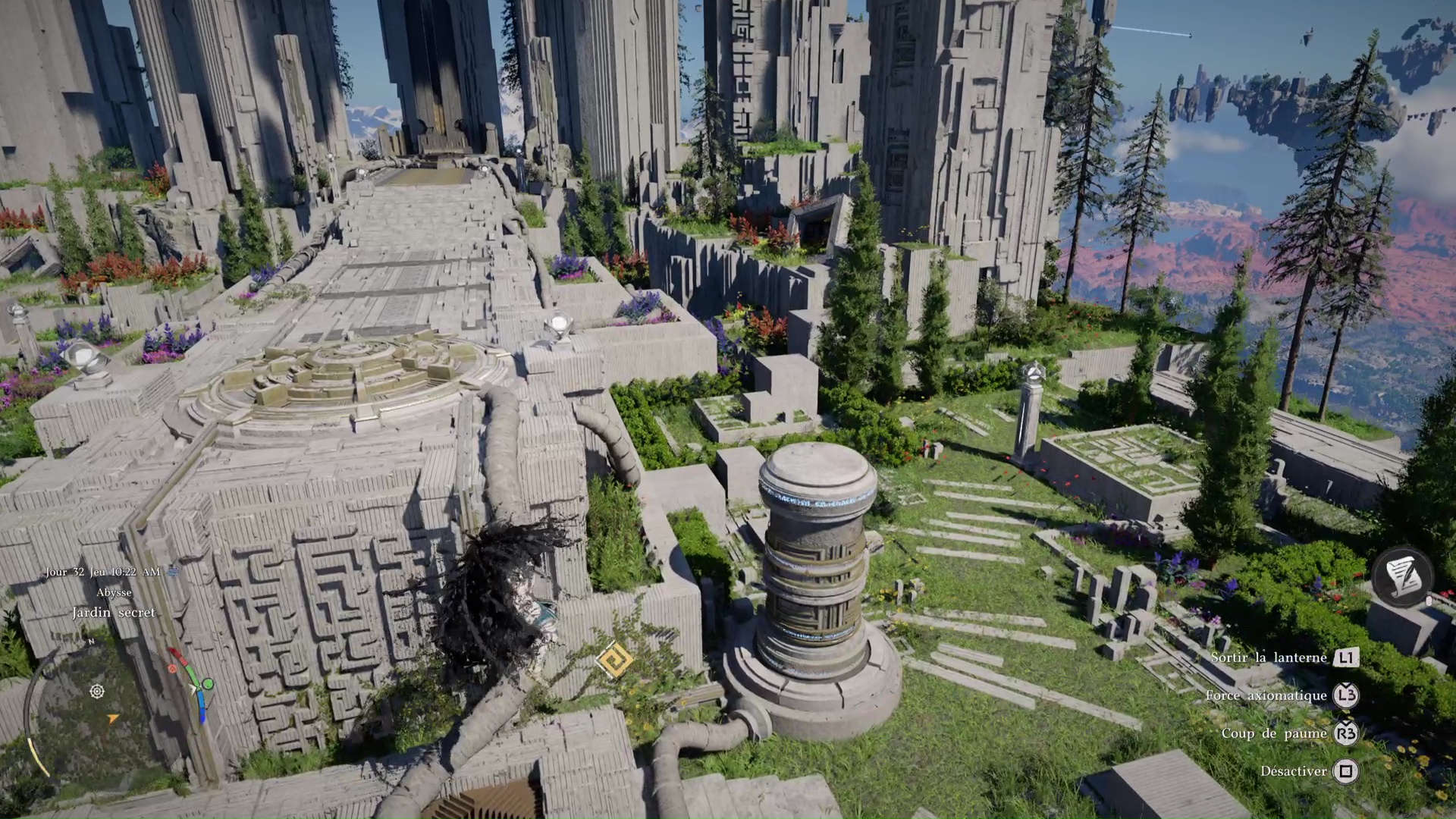Select the yellow diamond interaction marker
The height and width of the screenshot is (819, 1456).
pos(614,660)
